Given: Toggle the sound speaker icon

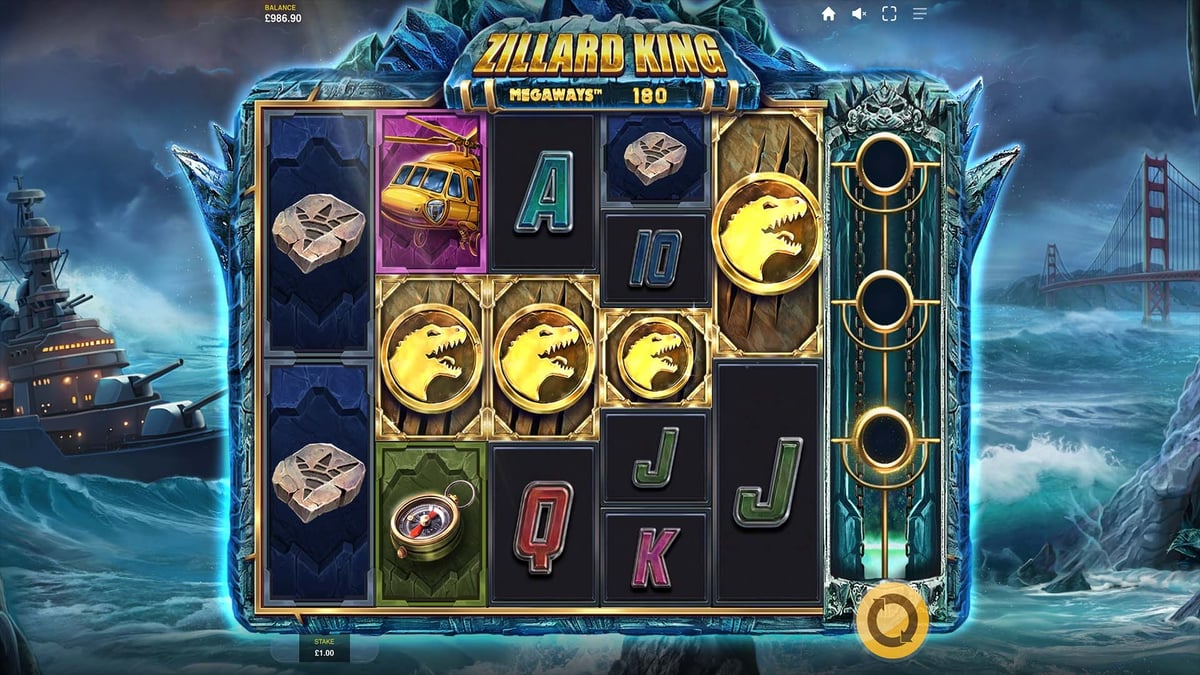Looking at the screenshot, I should pos(858,14).
